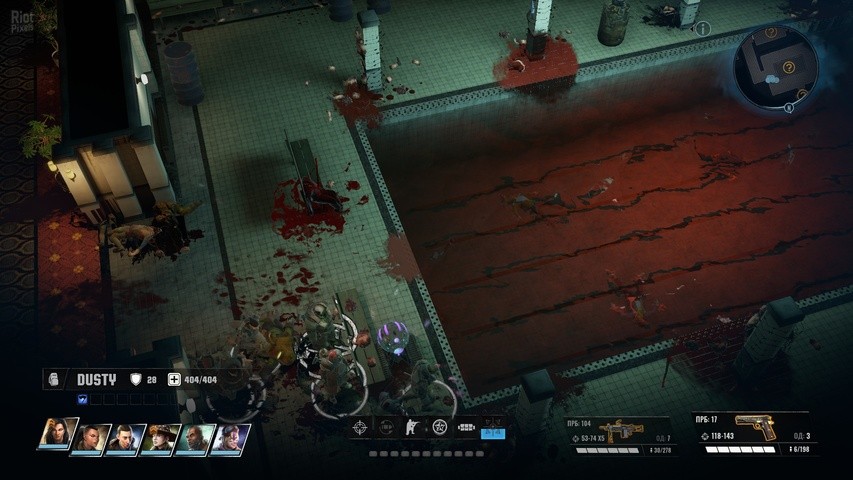
Task: Use the reload ability icon
Action: 386,428
